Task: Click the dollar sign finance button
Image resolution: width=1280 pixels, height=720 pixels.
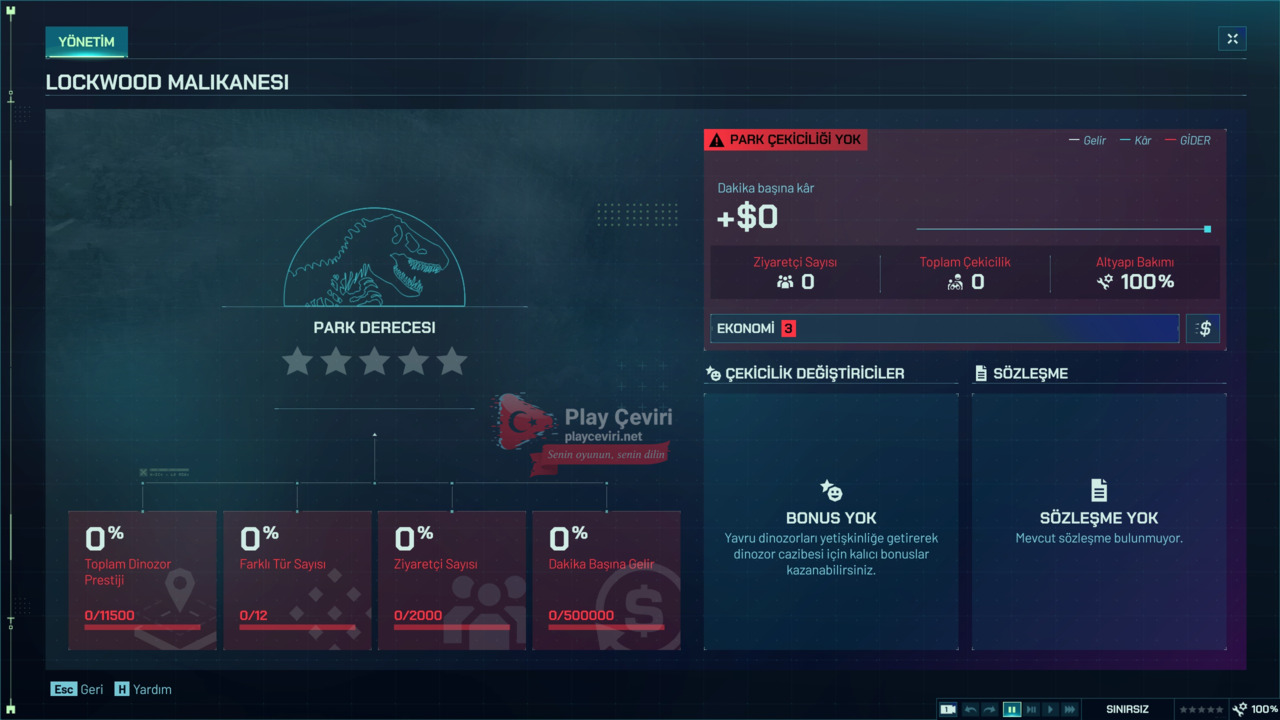Action: (1203, 329)
